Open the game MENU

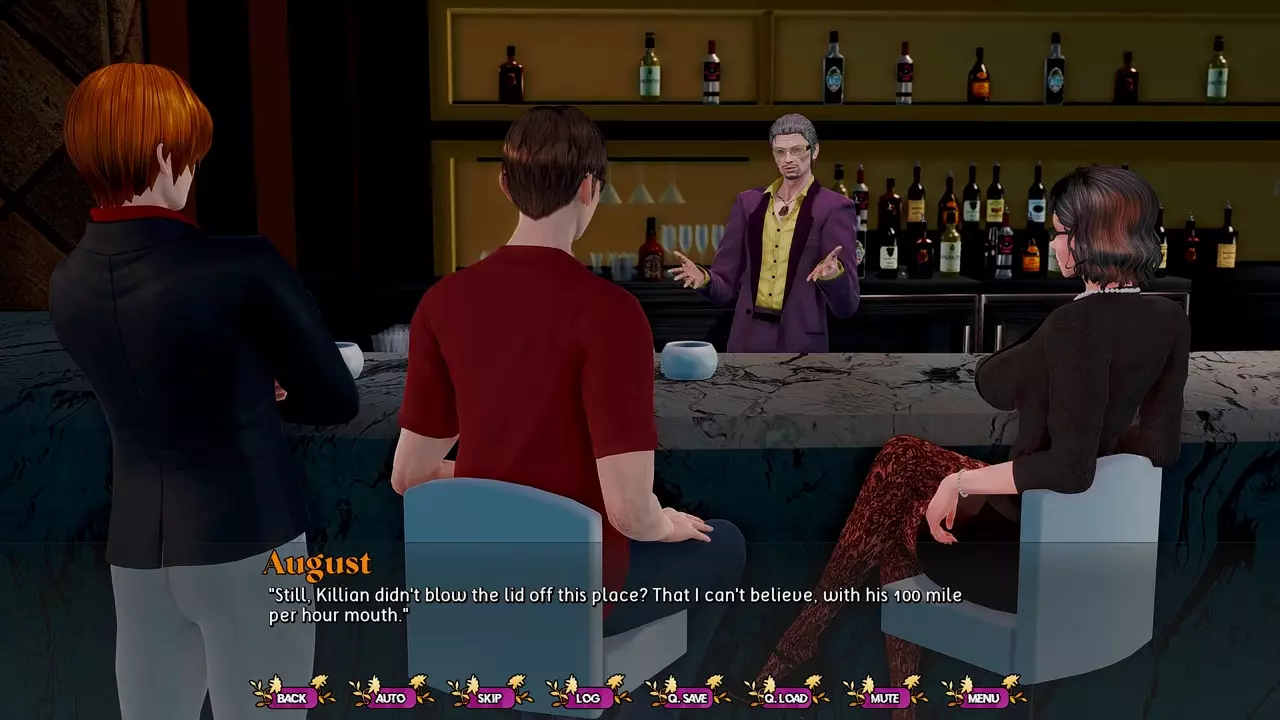pos(983,697)
